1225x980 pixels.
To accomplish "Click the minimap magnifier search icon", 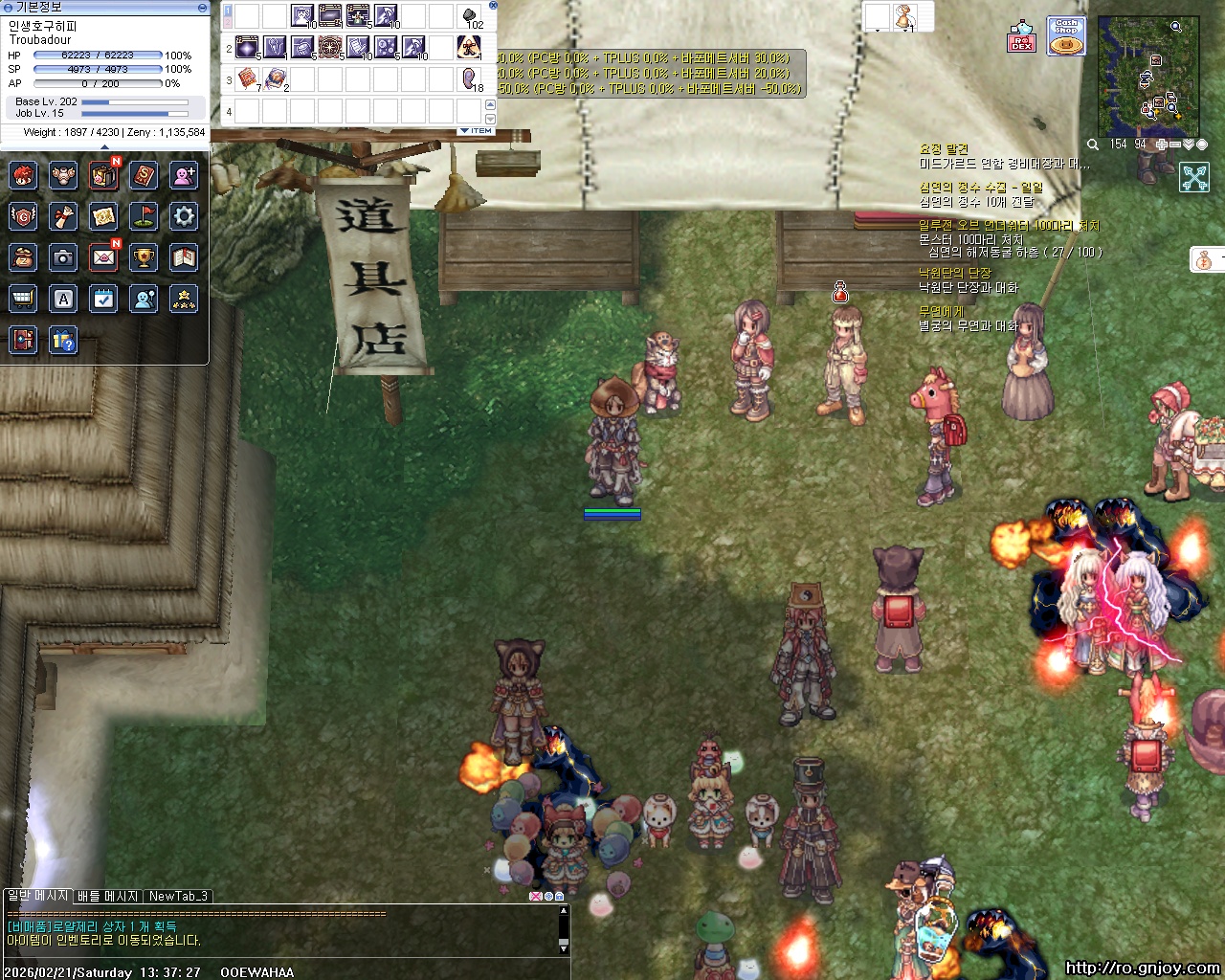I will [x=1093, y=145].
